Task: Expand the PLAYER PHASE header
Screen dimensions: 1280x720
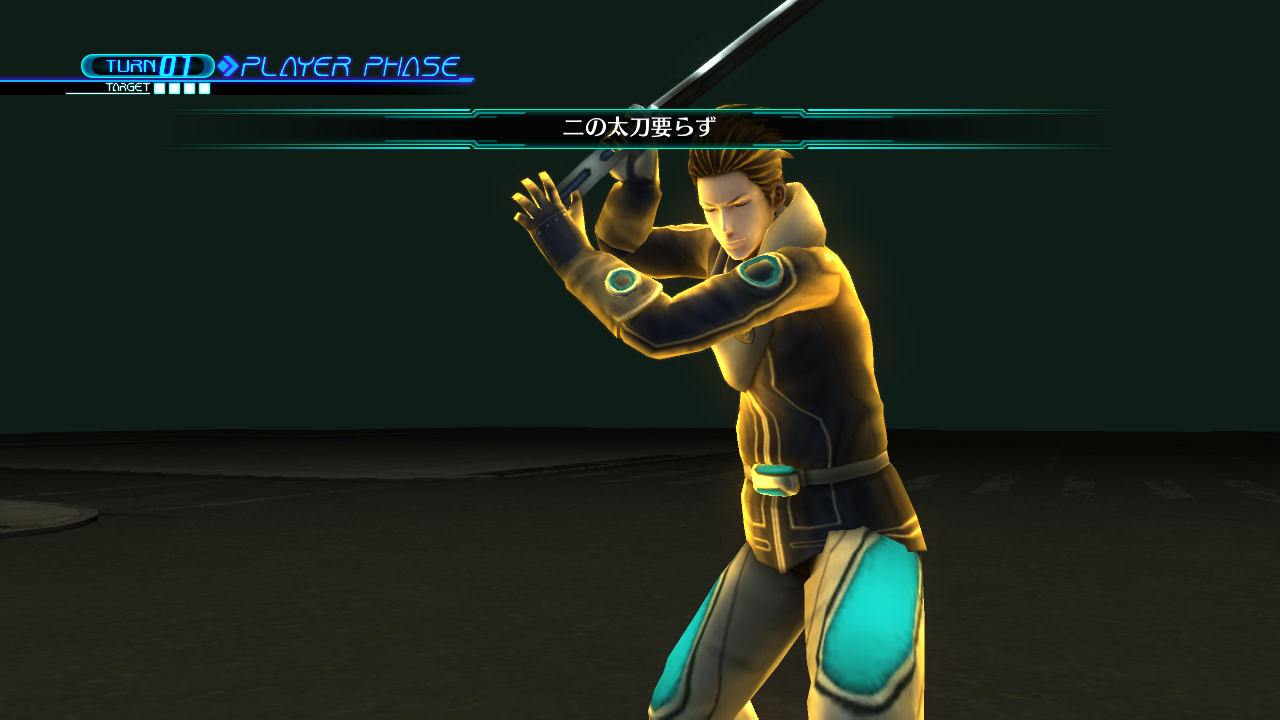Action: [x=350, y=64]
